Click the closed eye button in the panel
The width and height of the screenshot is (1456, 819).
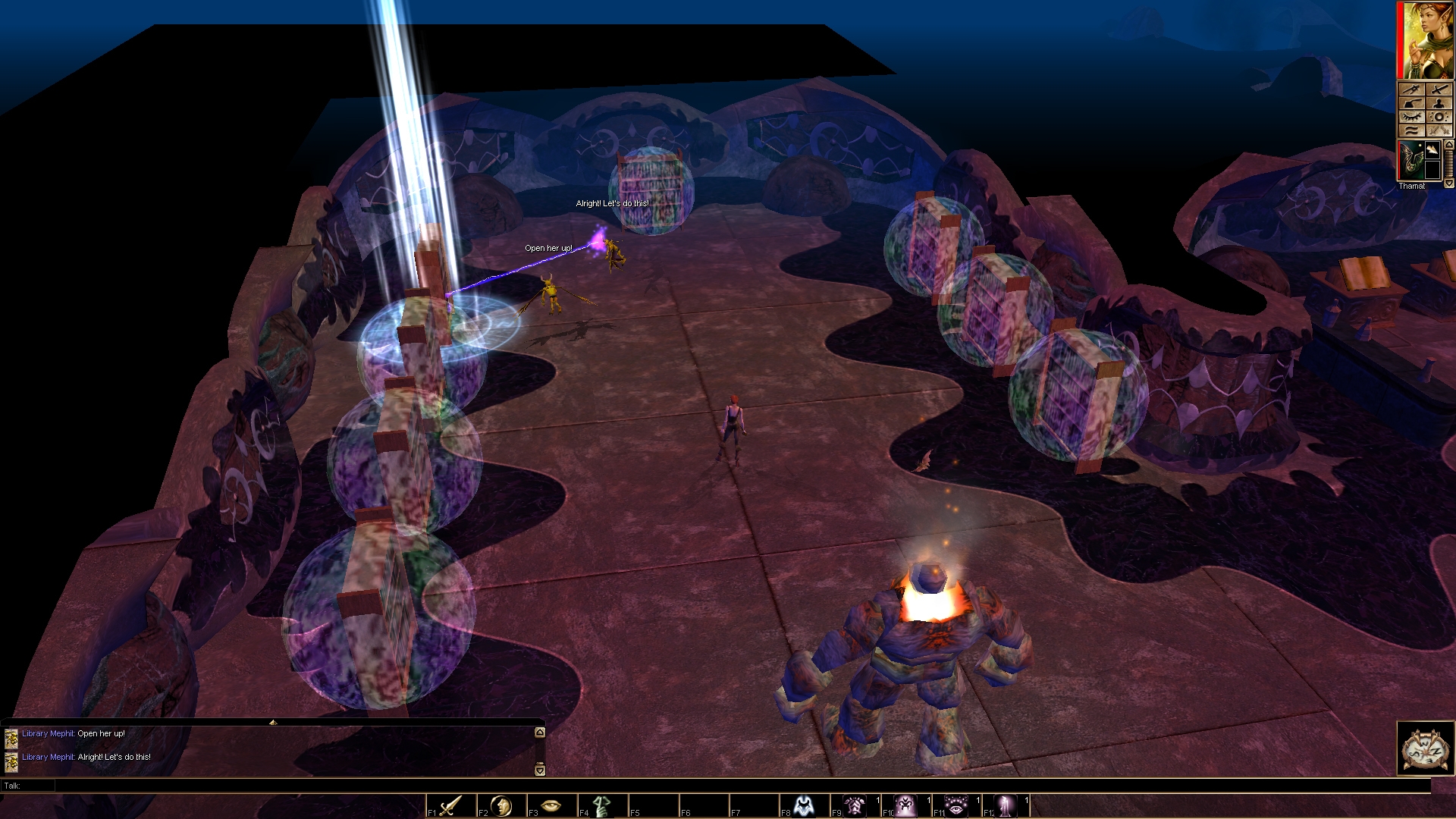tap(1411, 117)
